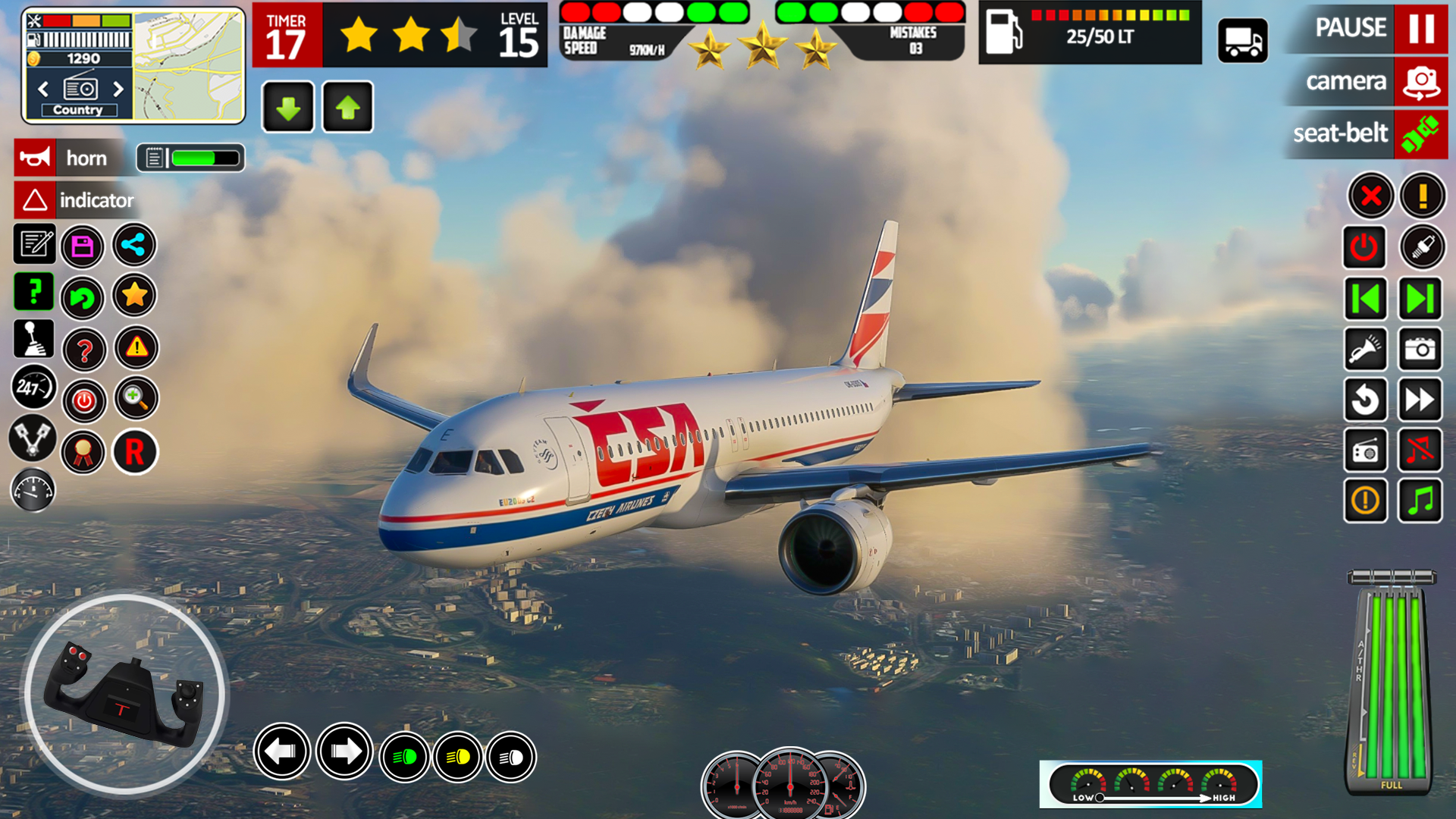This screenshot has height=819, width=1456.
Task: Click the red R reverse button
Action: pyautogui.click(x=135, y=452)
